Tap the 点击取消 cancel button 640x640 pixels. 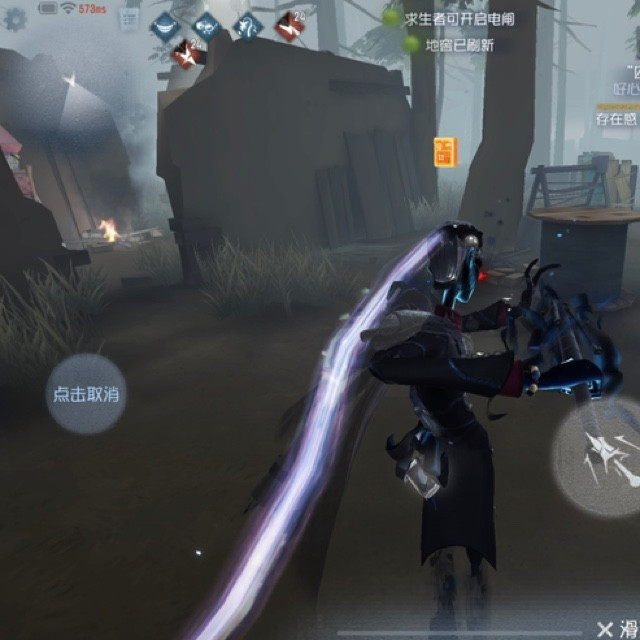[86, 394]
